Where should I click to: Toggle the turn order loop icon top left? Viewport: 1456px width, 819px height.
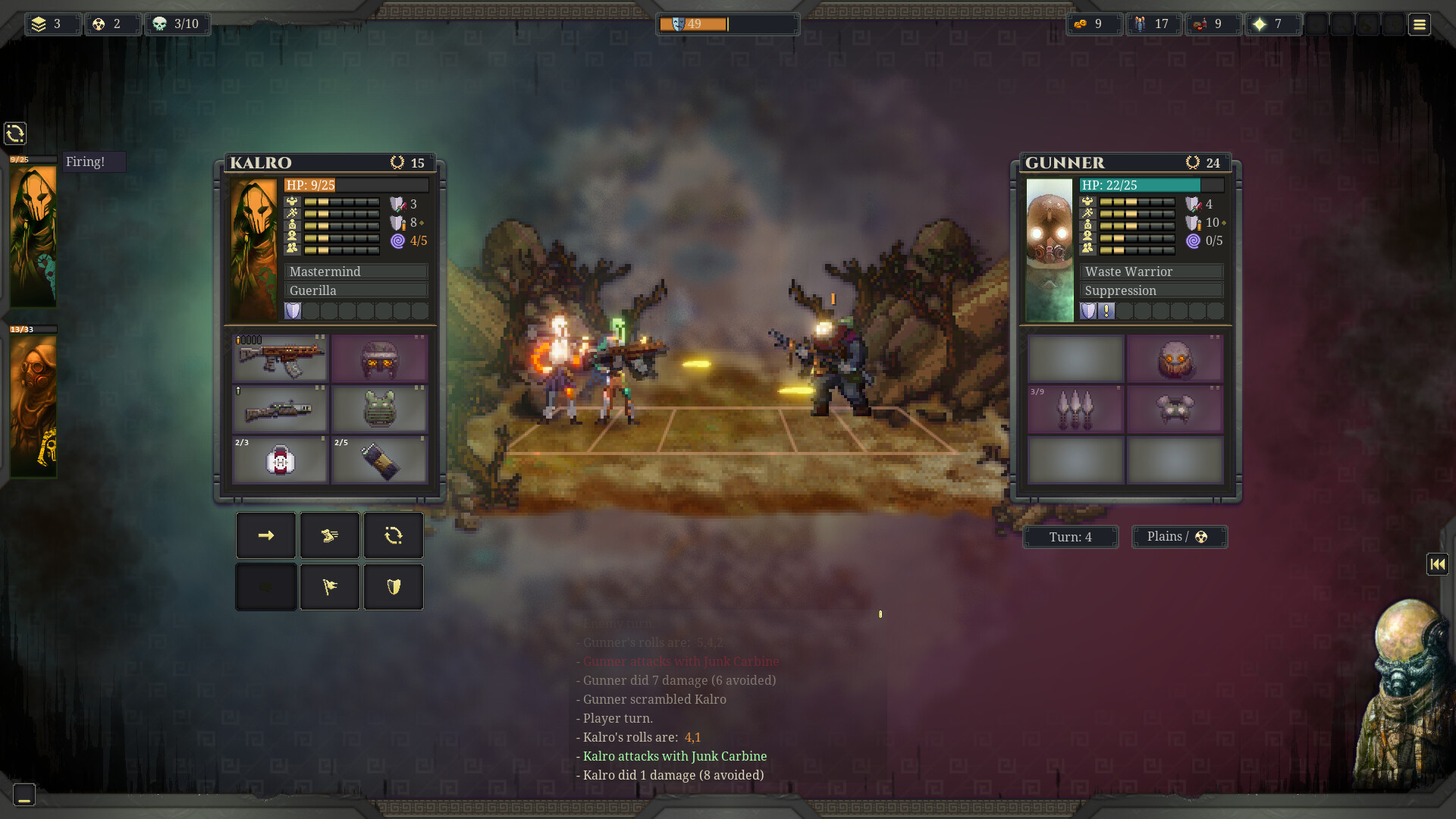tap(15, 133)
